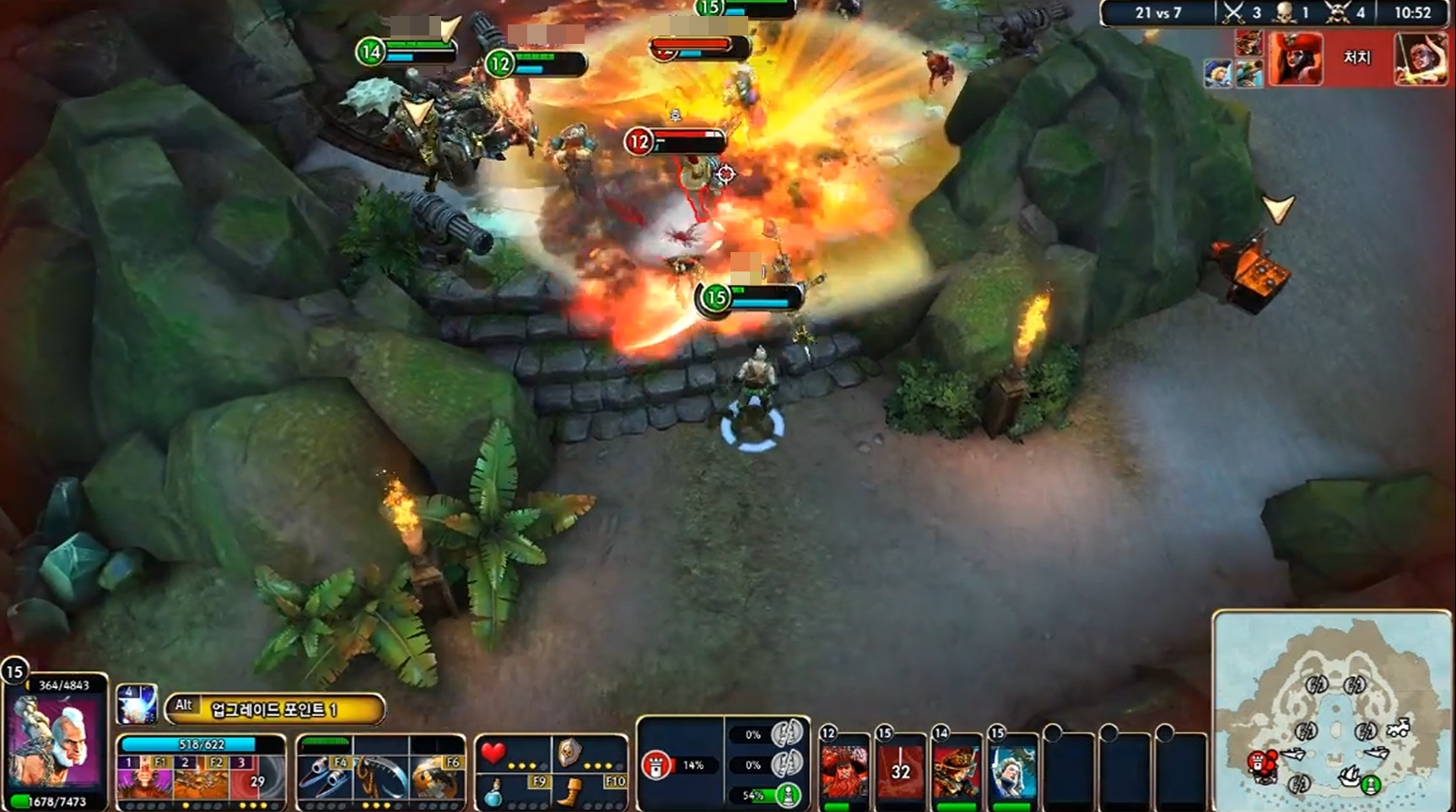
Task: Use the F2 ability in slot 2
Action: [201, 777]
